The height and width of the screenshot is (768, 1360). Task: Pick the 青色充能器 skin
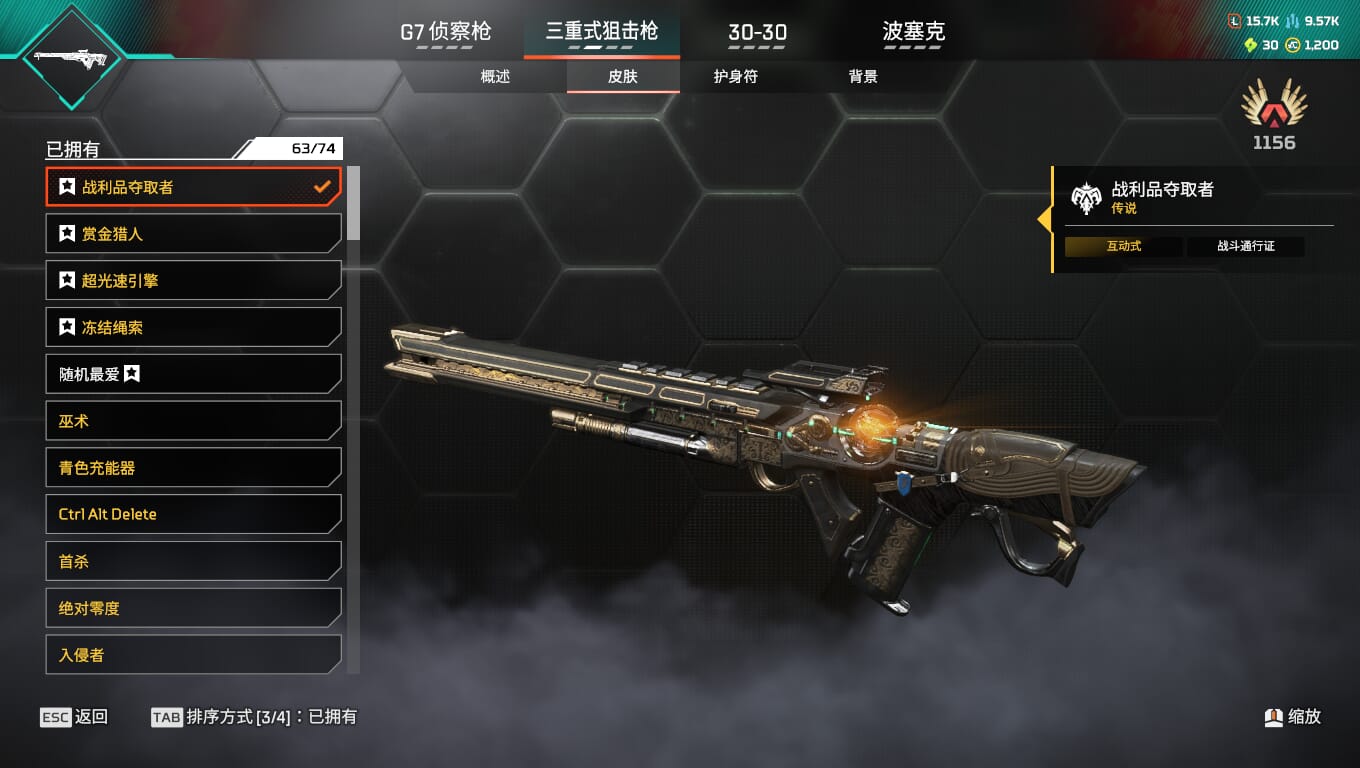[193, 467]
